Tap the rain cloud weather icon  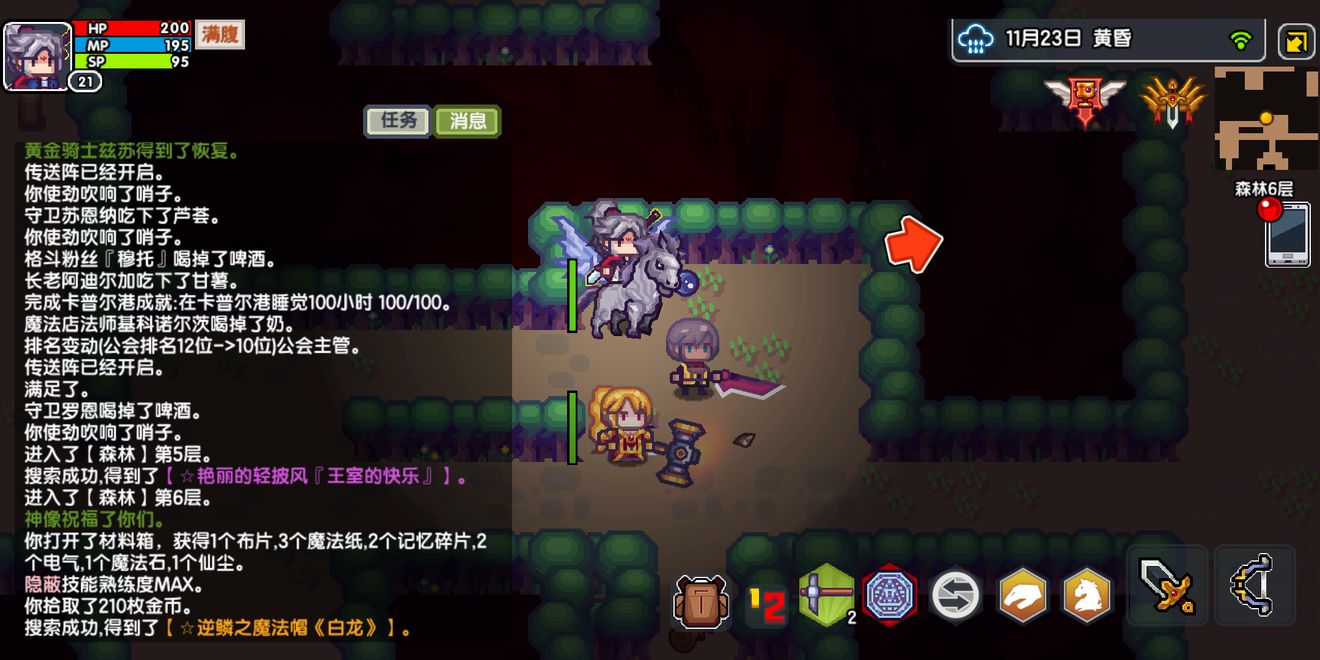pyautogui.click(x=975, y=40)
